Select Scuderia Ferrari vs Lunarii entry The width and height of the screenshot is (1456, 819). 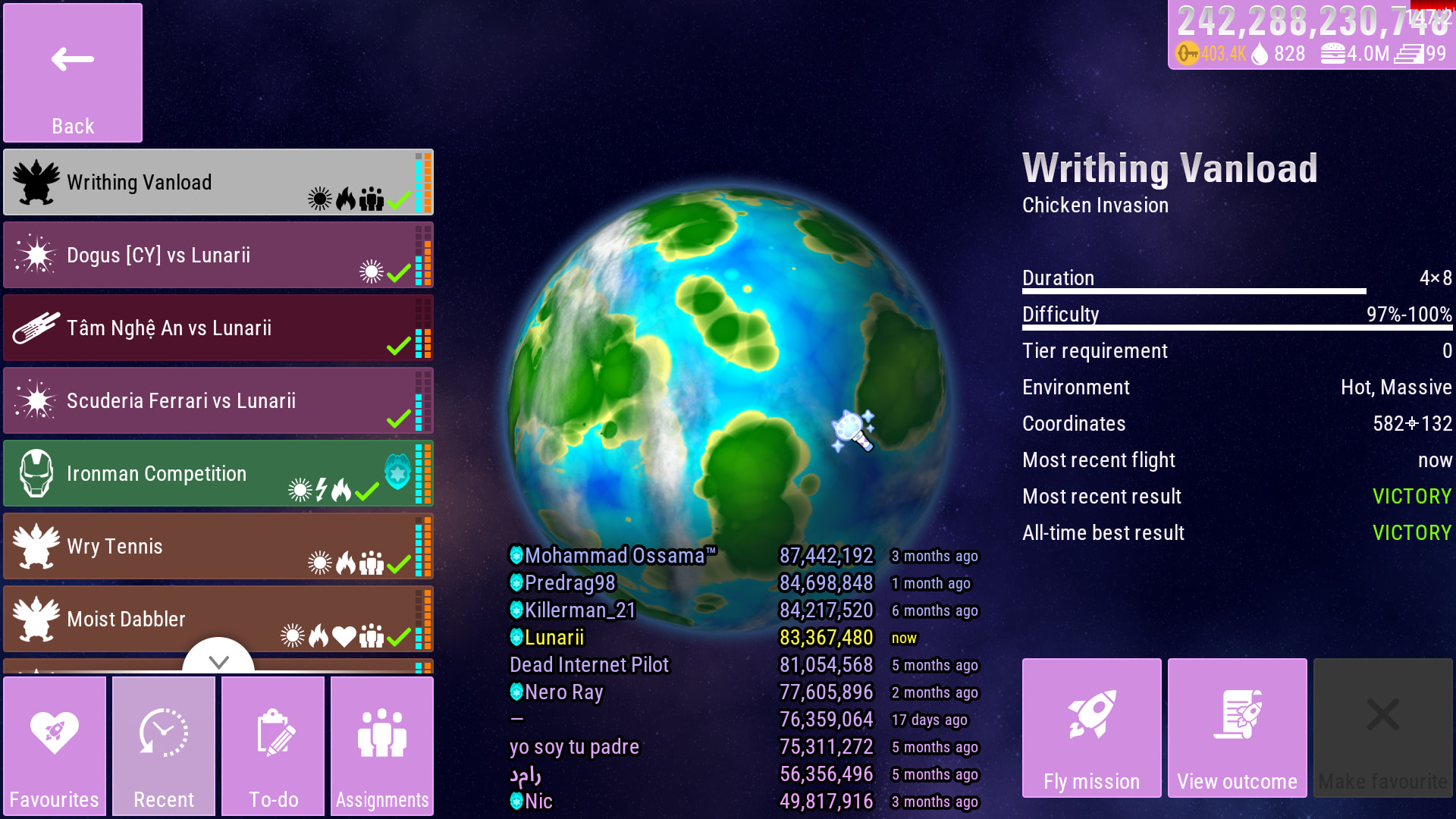click(x=218, y=400)
